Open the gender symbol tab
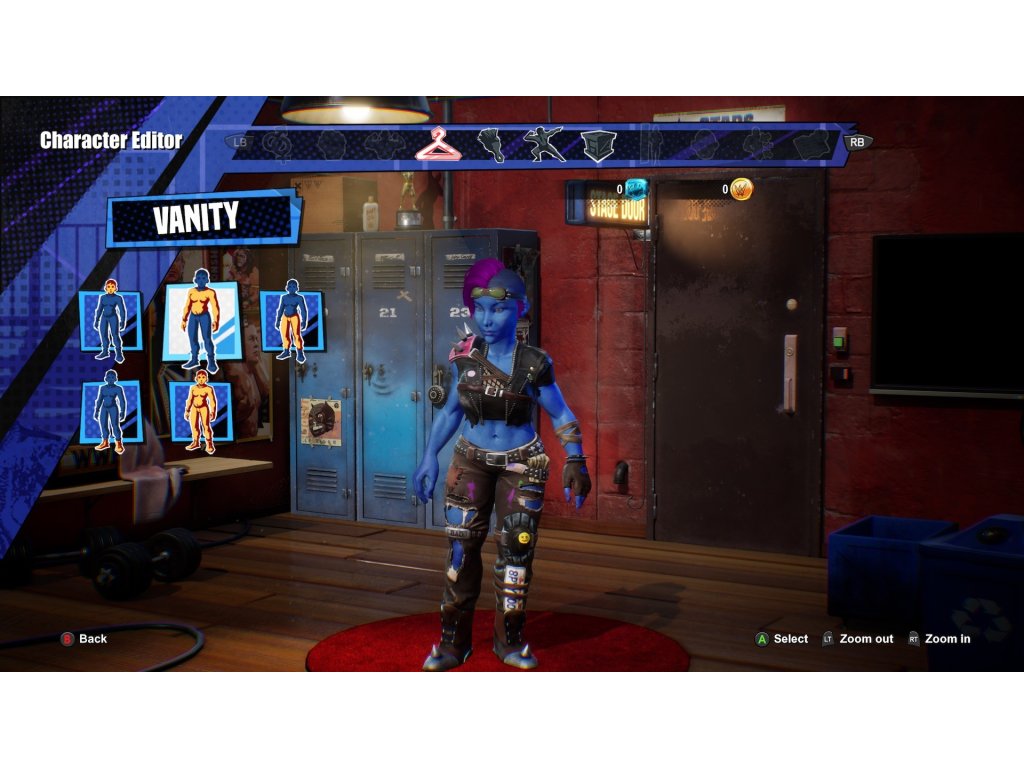This screenshot has height=768, width=1024. pos(277,145)
